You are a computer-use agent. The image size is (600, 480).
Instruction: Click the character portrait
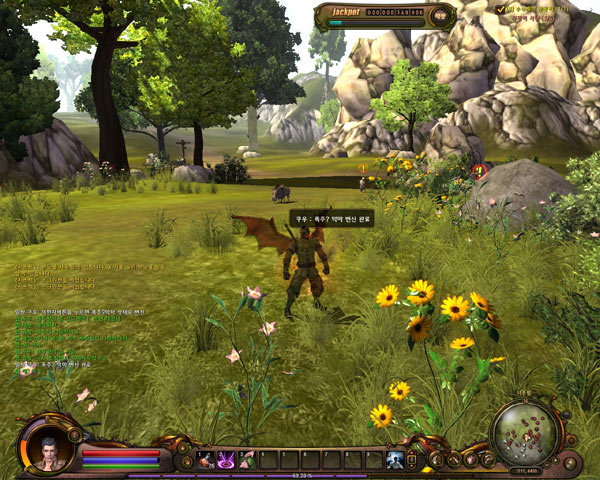point(46,450)
